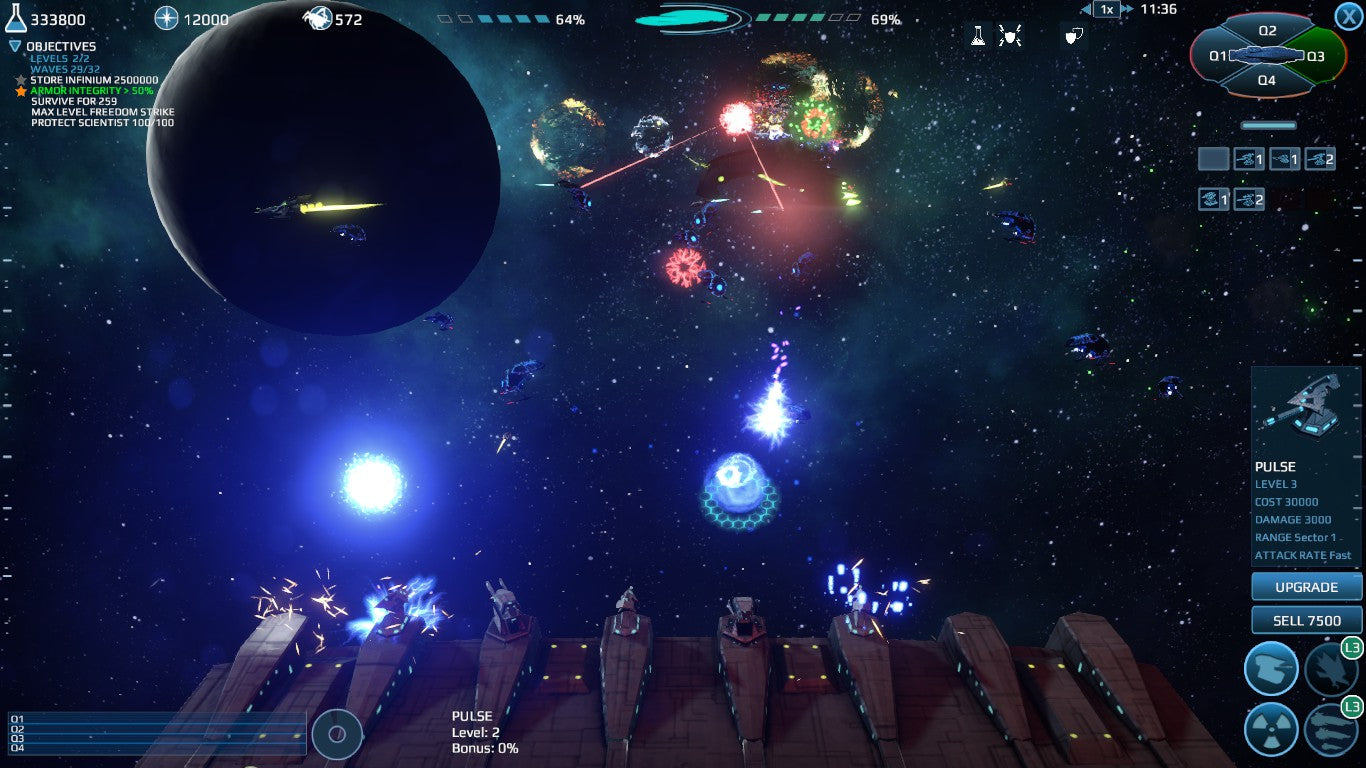Click the double shield armor icon

1073,37
